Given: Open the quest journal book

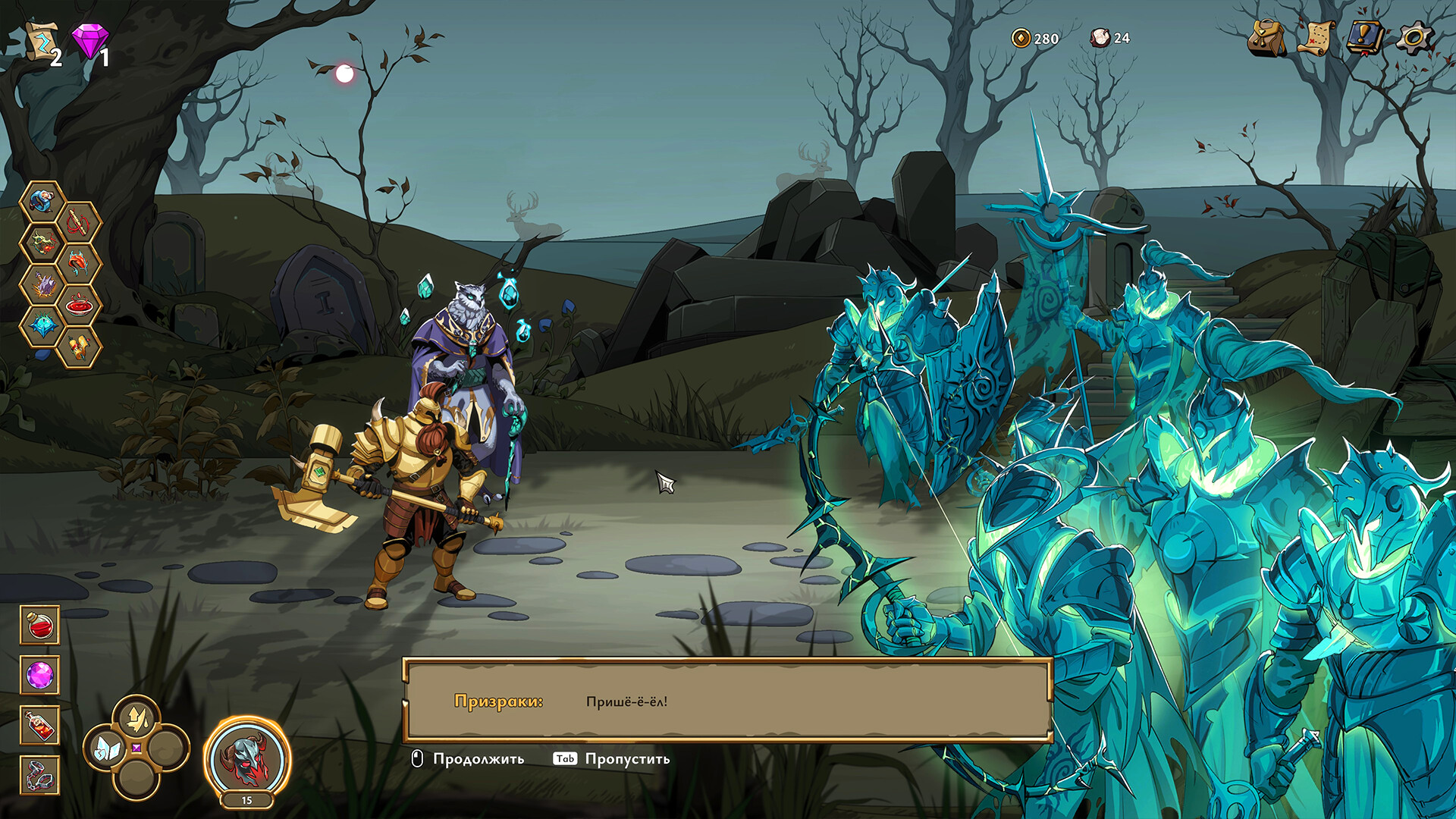Looking at the screenshot, I should coord(1366,36).
